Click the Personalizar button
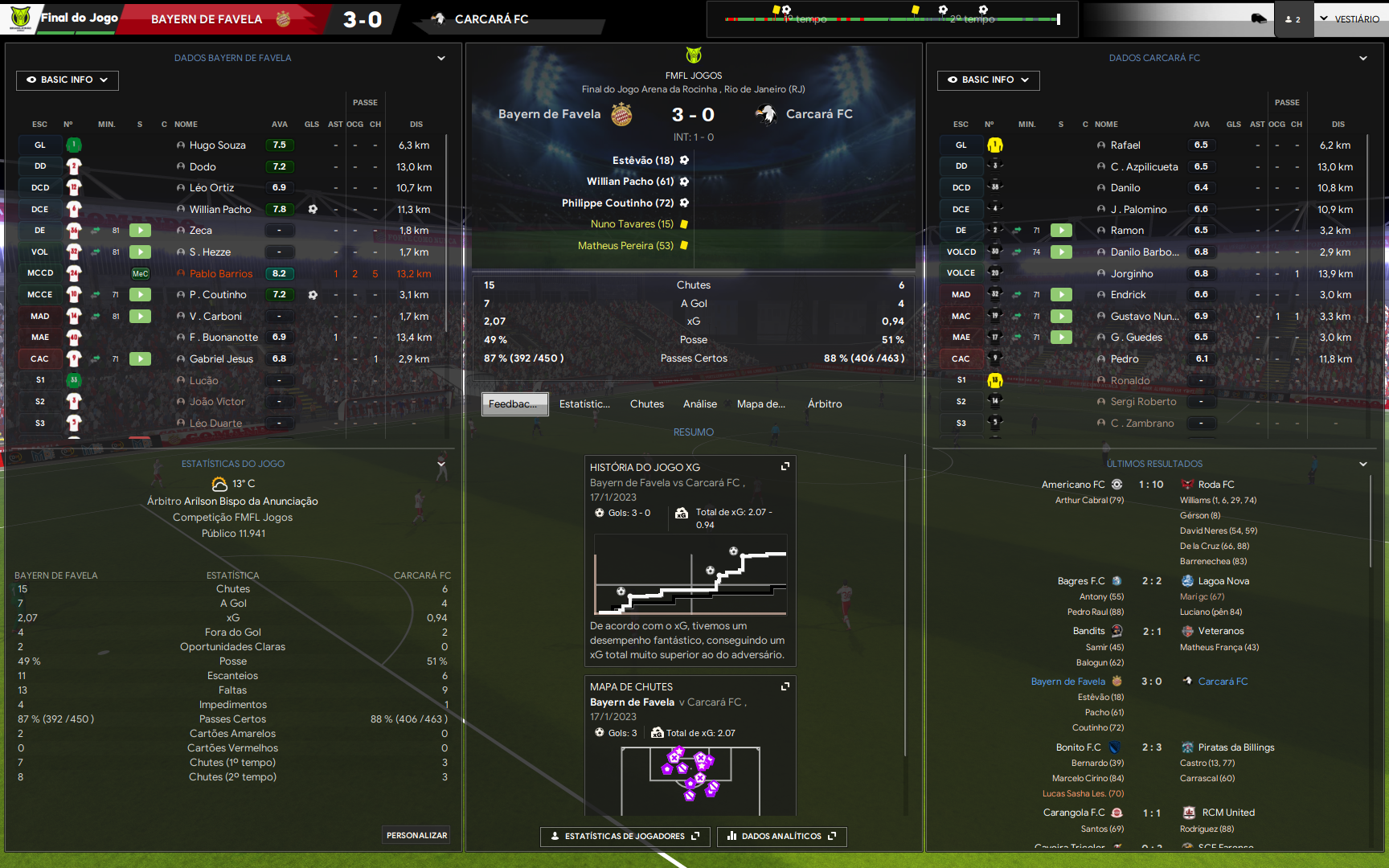The image size is (1389, 868). click(416, 836)
